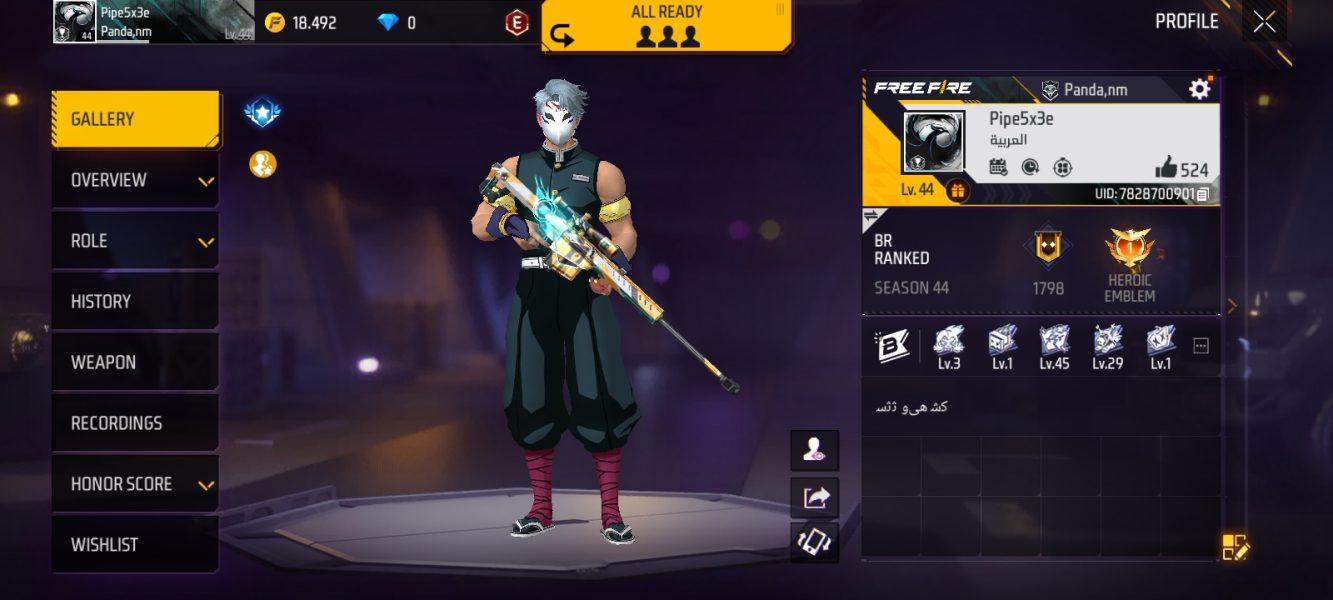Expand the Honor Score entry
Screen dimensions: 1333x600
tap(135, 484)
